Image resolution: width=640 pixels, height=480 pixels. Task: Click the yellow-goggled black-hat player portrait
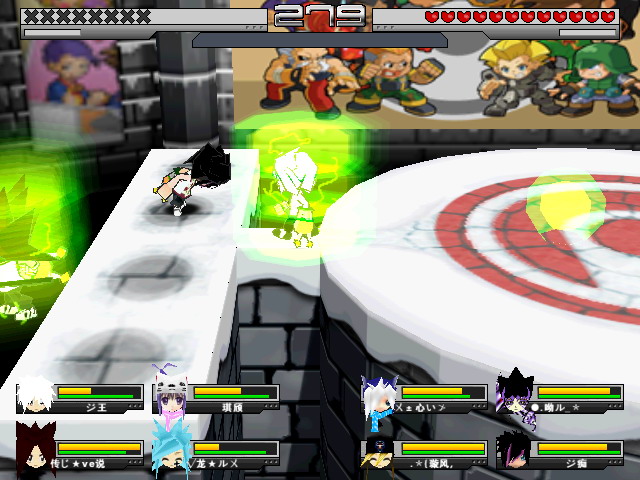click(380, 451)
